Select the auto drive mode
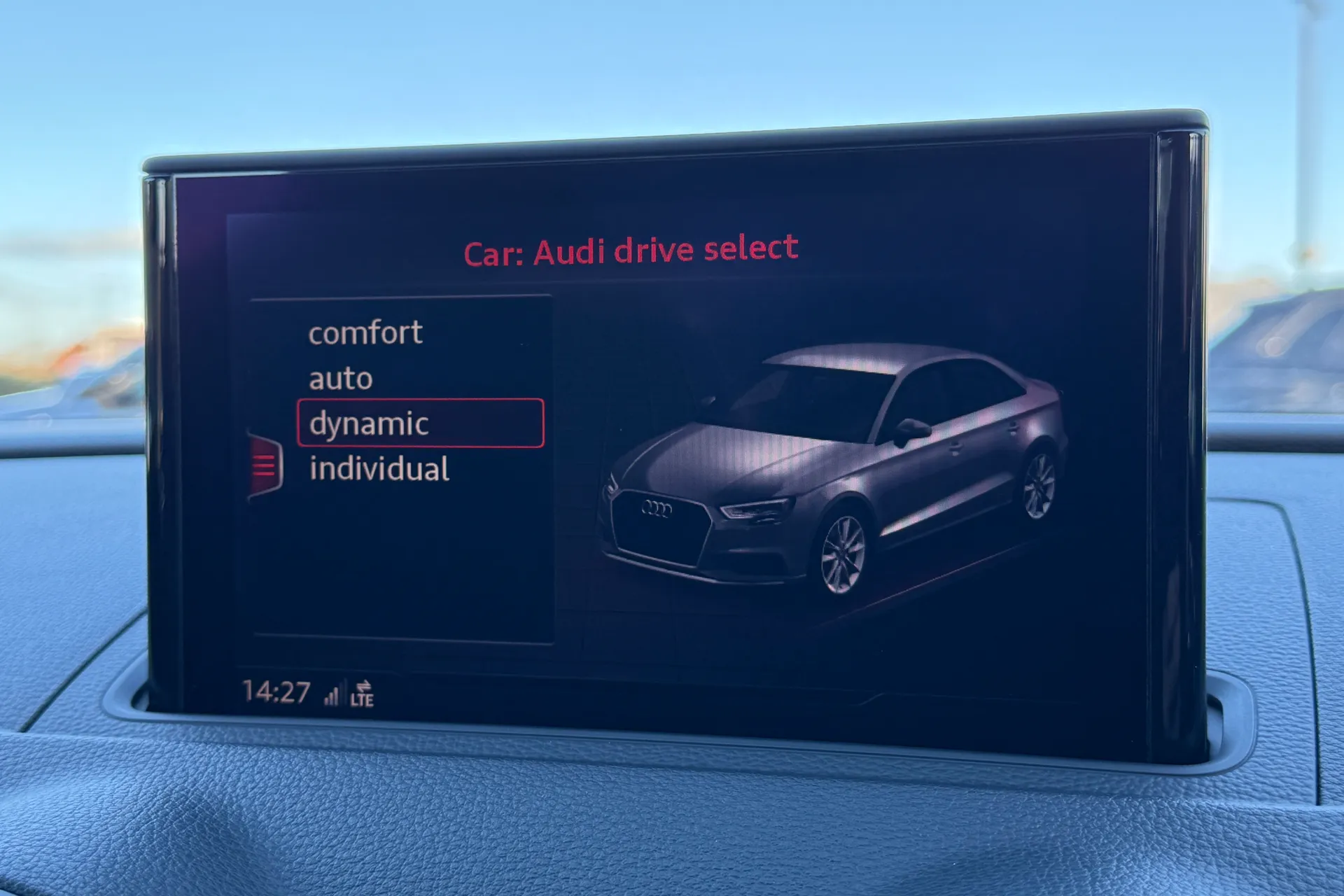 tap(341, 378)
